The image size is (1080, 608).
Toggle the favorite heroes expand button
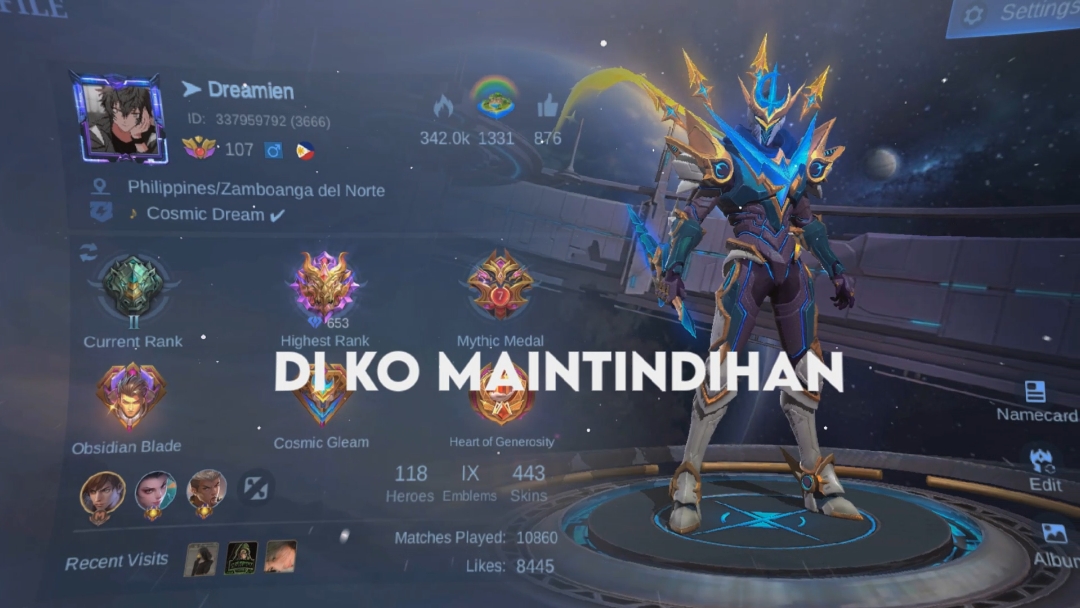point(256,488)
